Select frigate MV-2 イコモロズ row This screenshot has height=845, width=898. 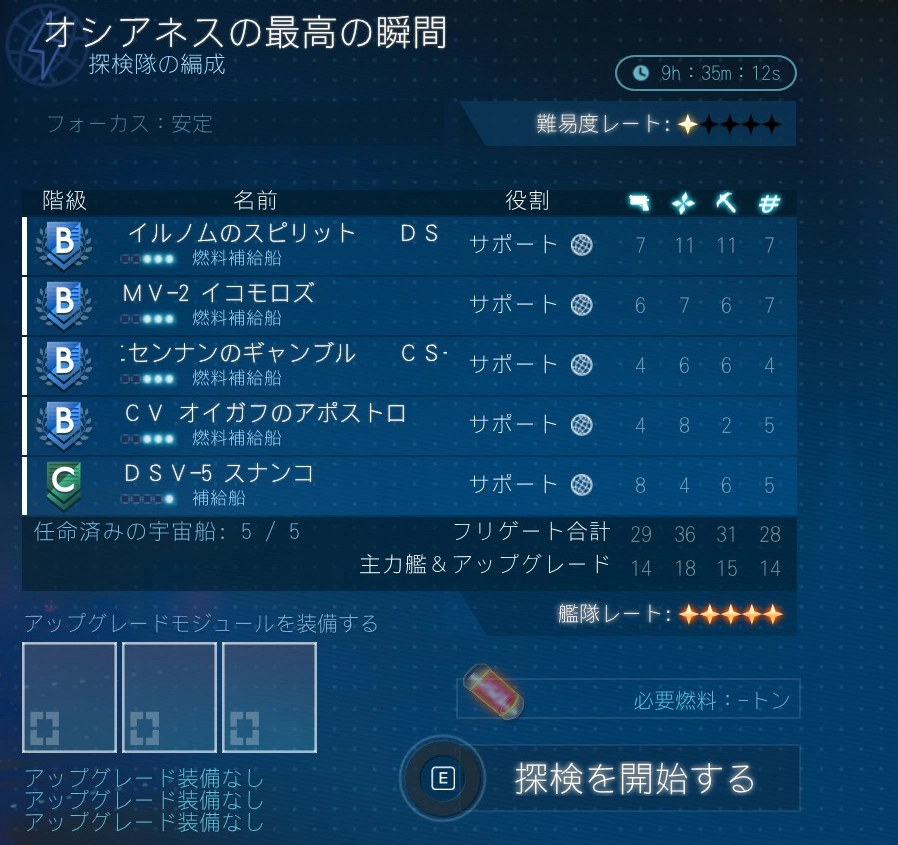tap(410, 305)
